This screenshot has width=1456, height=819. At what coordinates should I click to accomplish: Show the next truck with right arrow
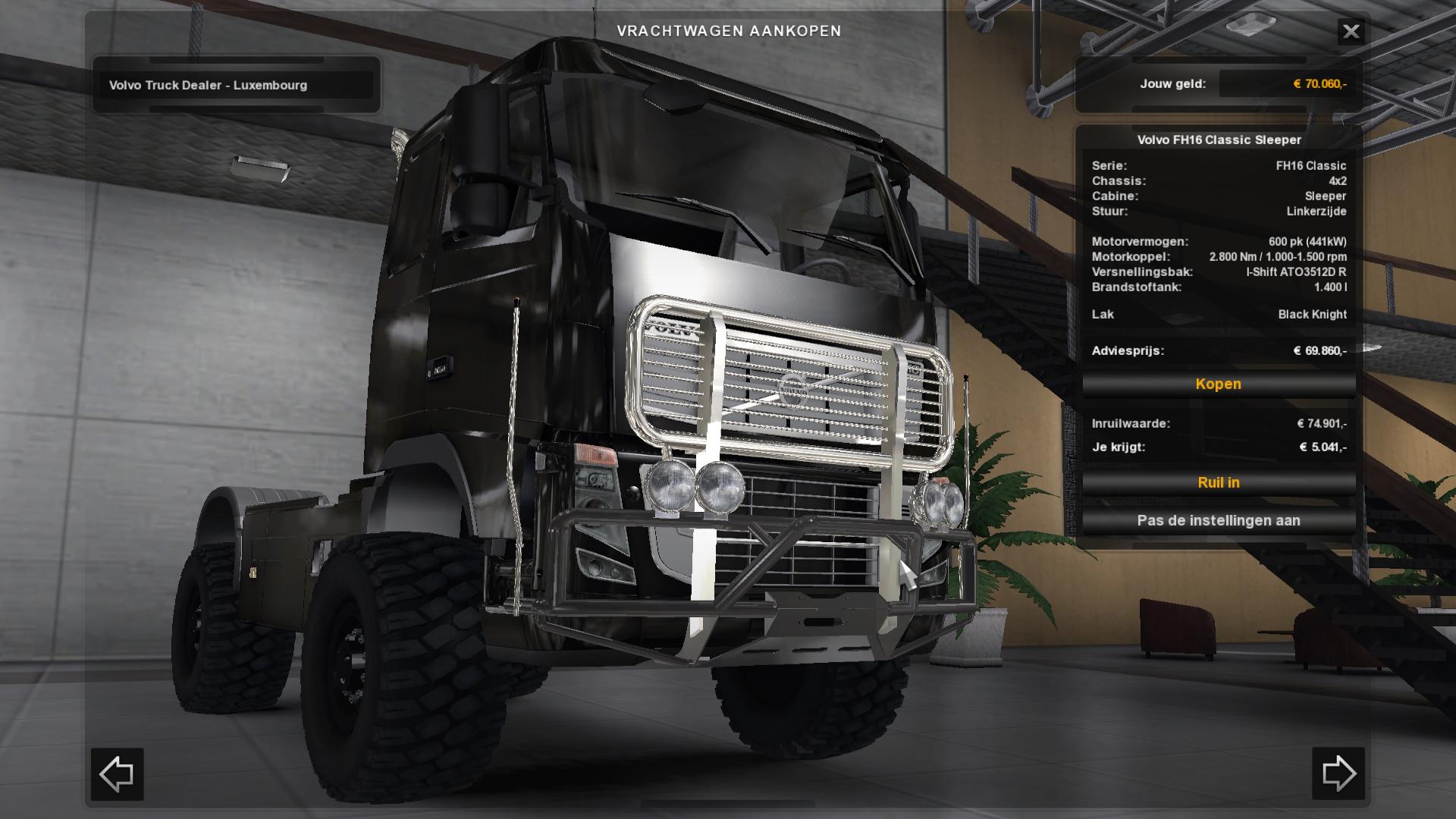pyautogui.click(x=1338, y=774)
